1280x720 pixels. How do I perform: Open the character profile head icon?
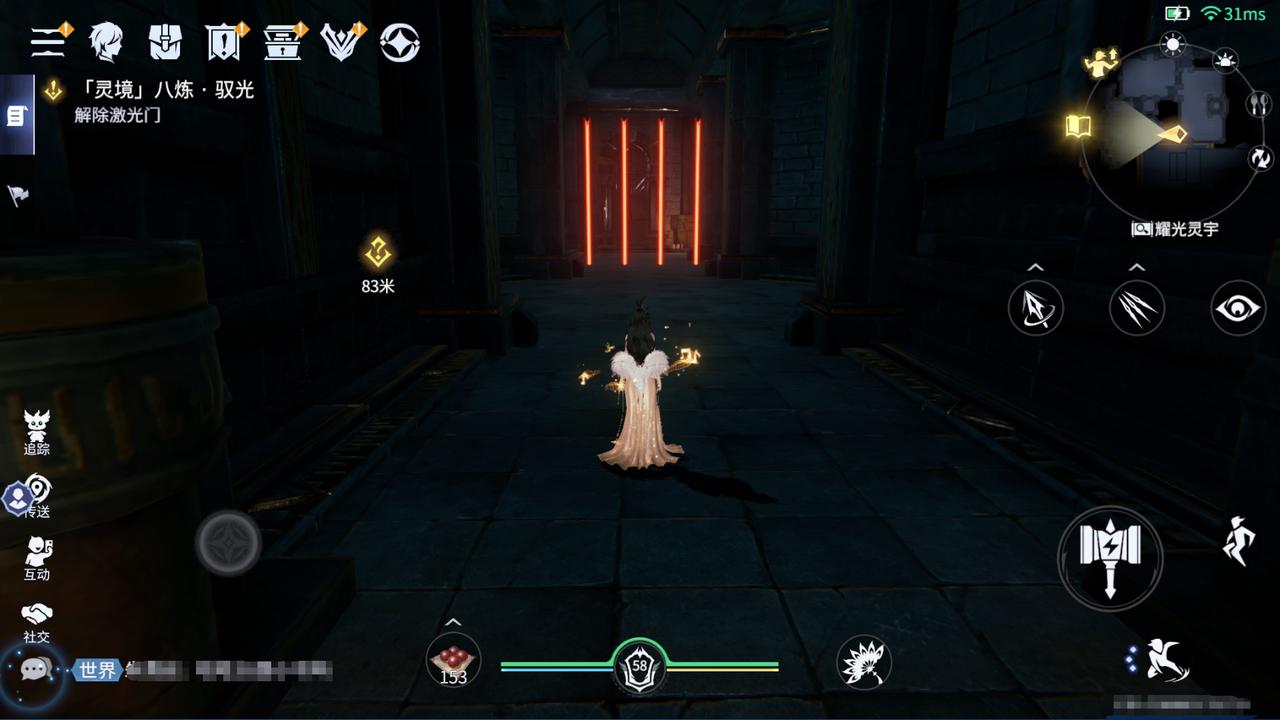point(105,42)
